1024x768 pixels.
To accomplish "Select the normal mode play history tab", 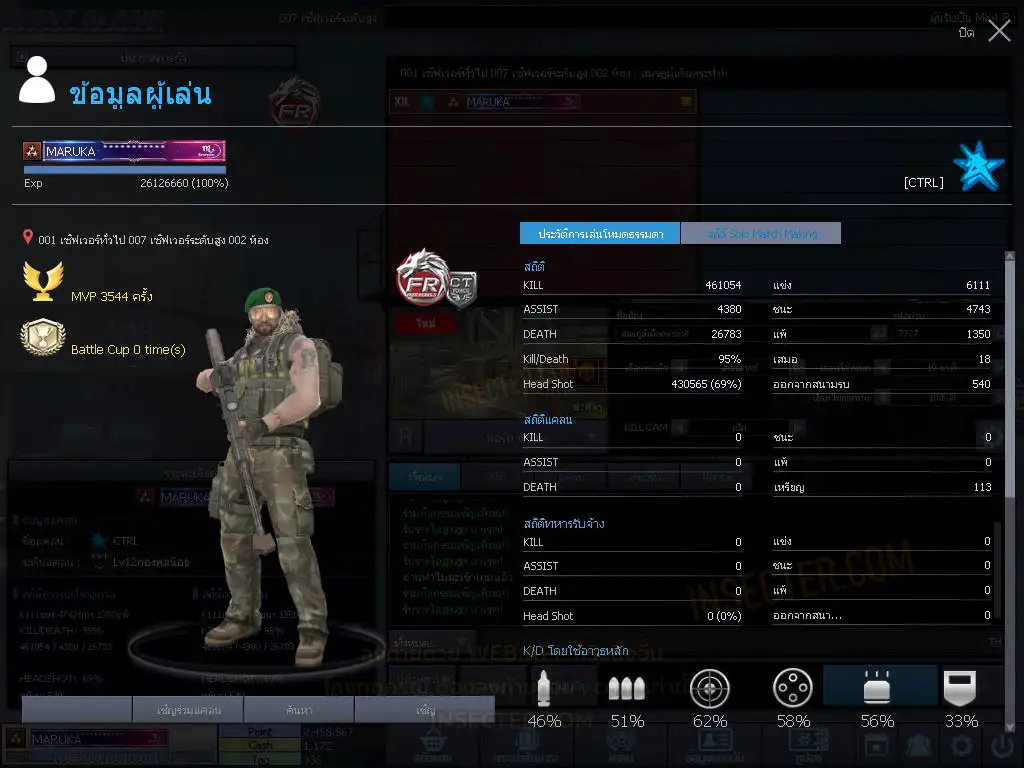I will (600, 234).
